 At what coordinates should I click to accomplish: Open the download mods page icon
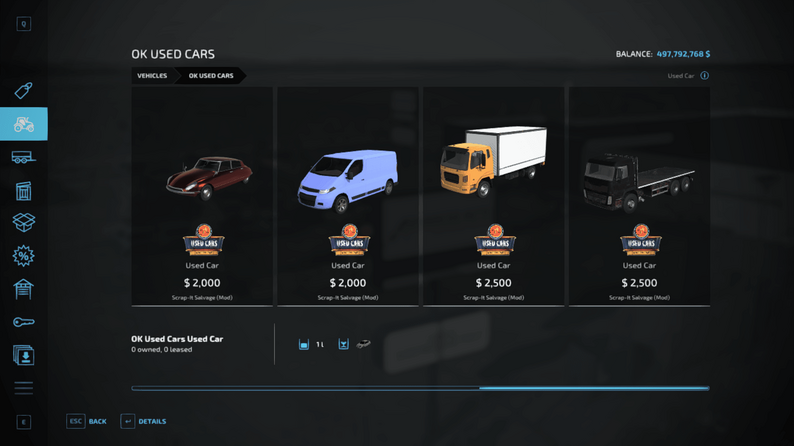pos(23,355)
